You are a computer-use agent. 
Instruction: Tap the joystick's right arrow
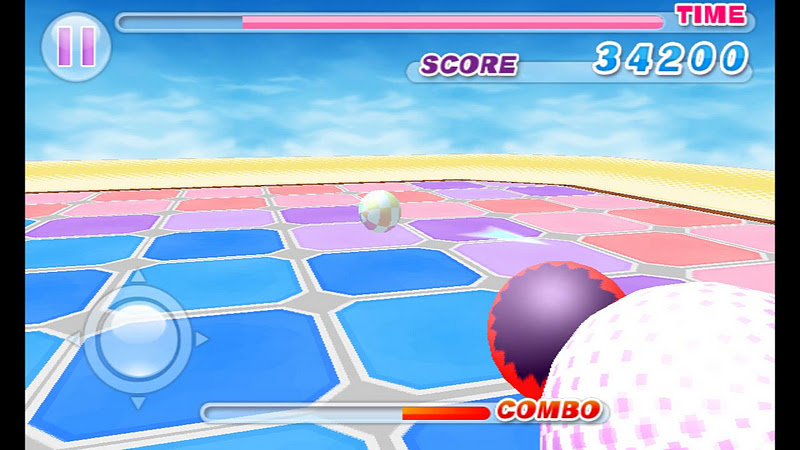point(201,340)
